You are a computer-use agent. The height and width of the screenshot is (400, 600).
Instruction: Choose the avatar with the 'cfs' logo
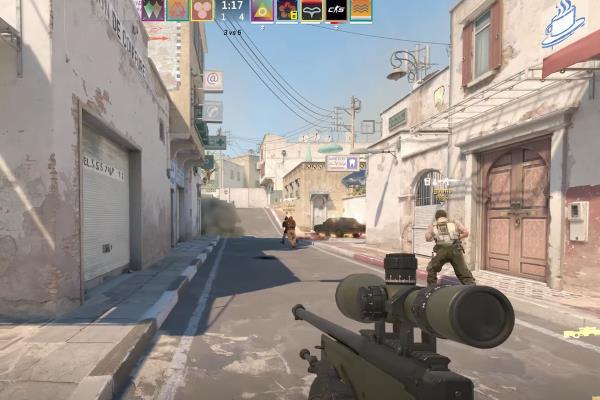[x=337, y=10]
